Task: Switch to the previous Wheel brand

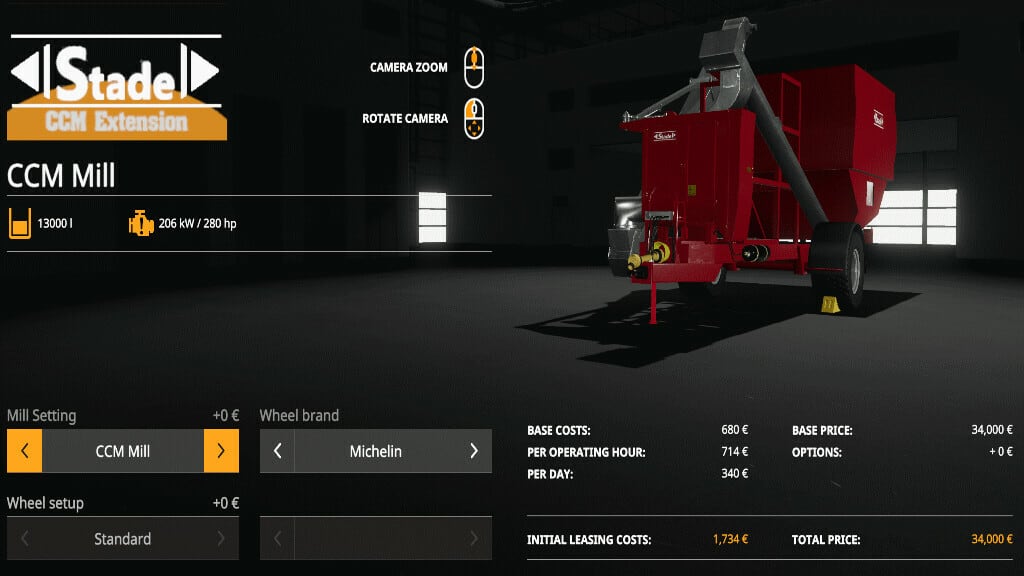Action: (277, 451)
